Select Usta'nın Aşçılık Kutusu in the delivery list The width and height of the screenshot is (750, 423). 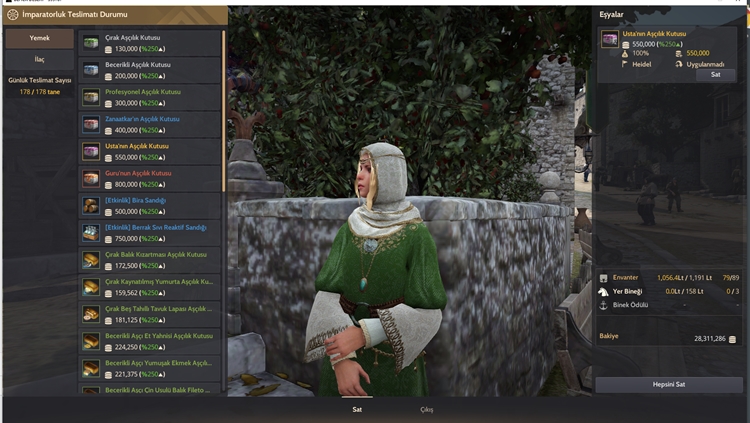150,151
